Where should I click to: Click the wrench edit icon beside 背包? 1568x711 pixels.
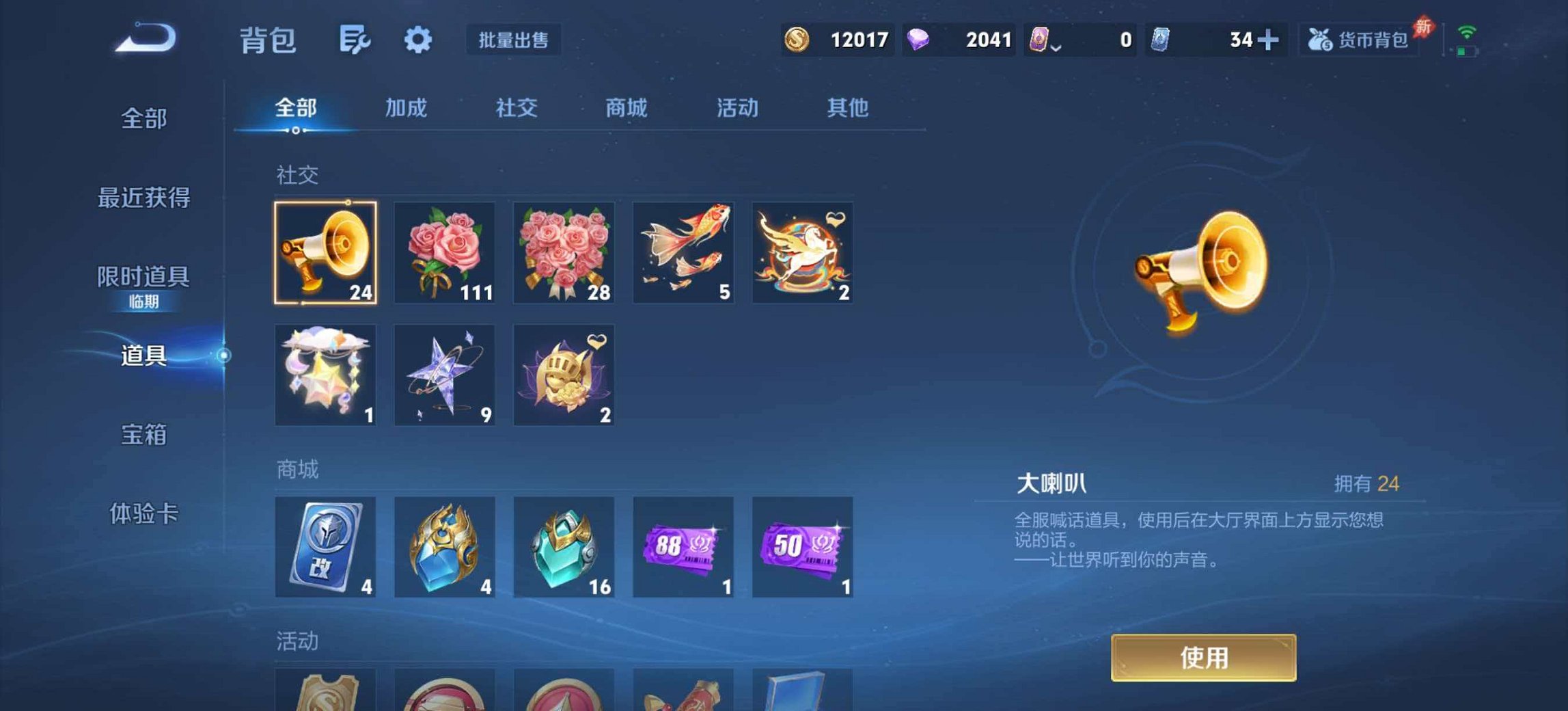pos(353,40)
